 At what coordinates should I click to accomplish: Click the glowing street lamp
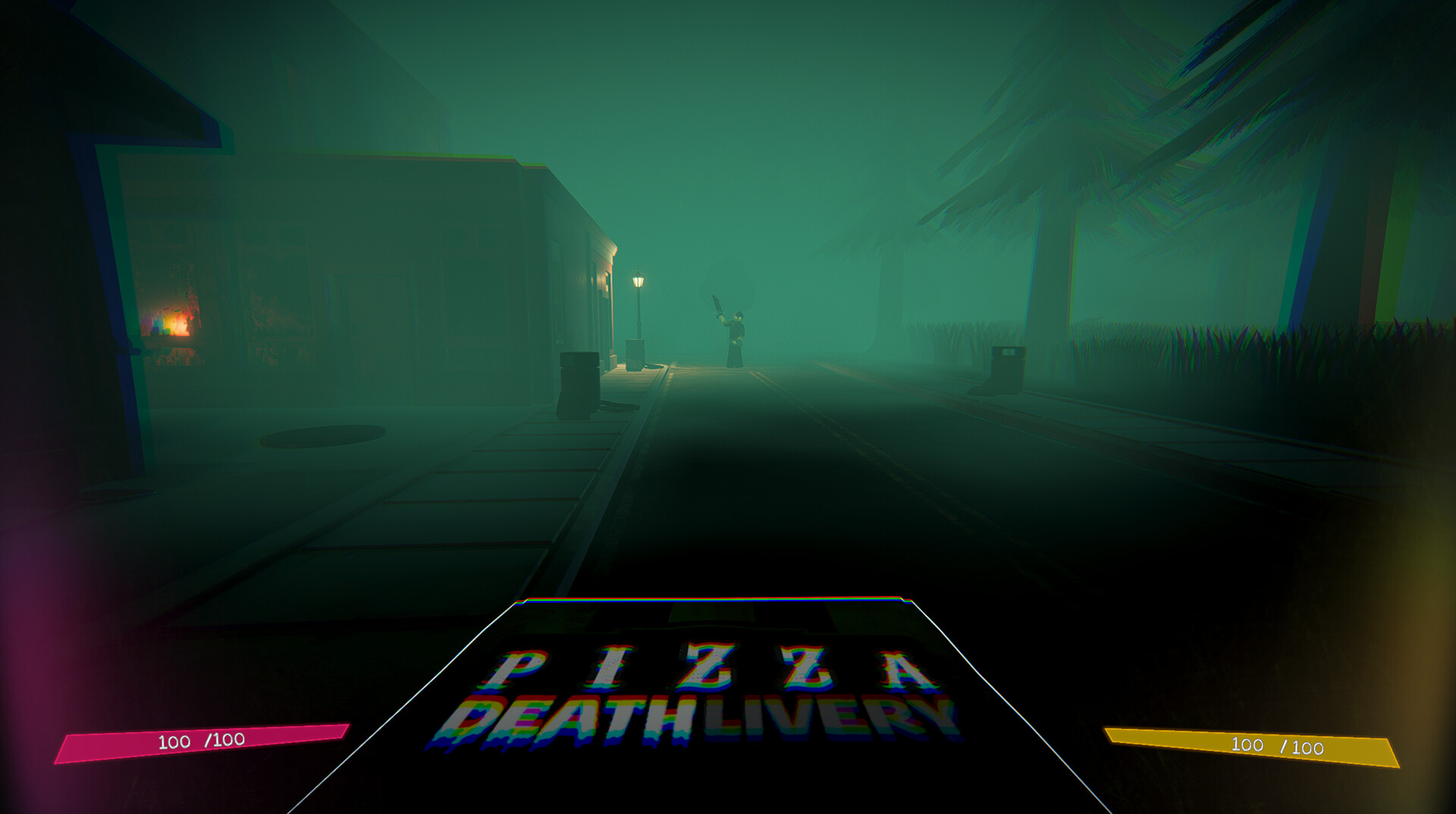637,281
